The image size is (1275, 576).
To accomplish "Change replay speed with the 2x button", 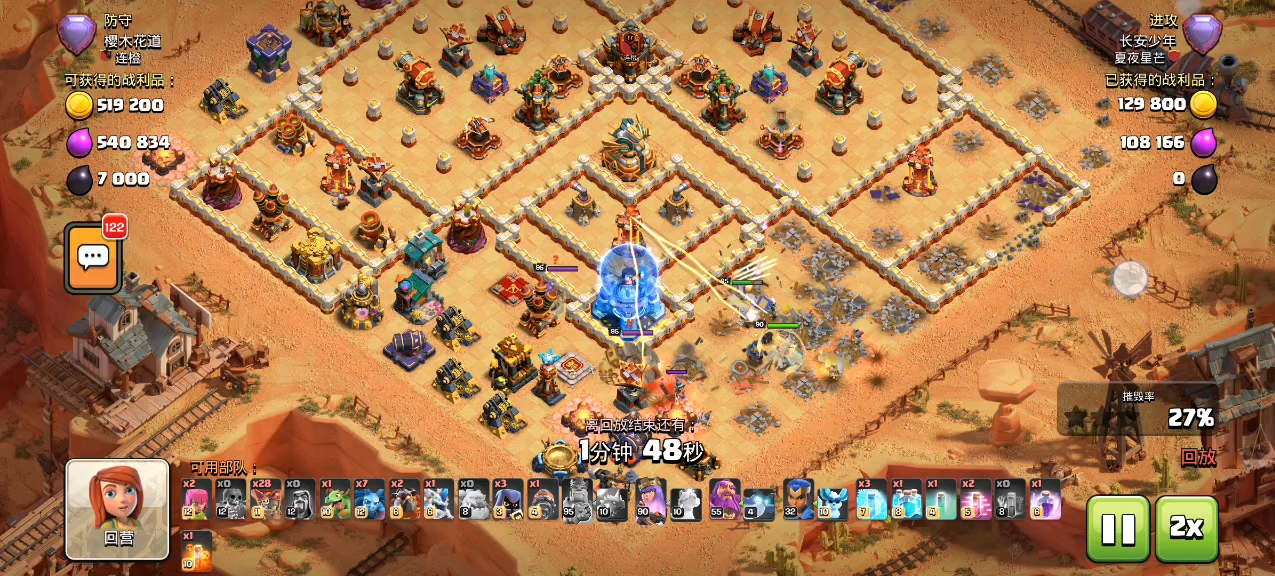I will pyautogui.click(x=1186, y=529).
